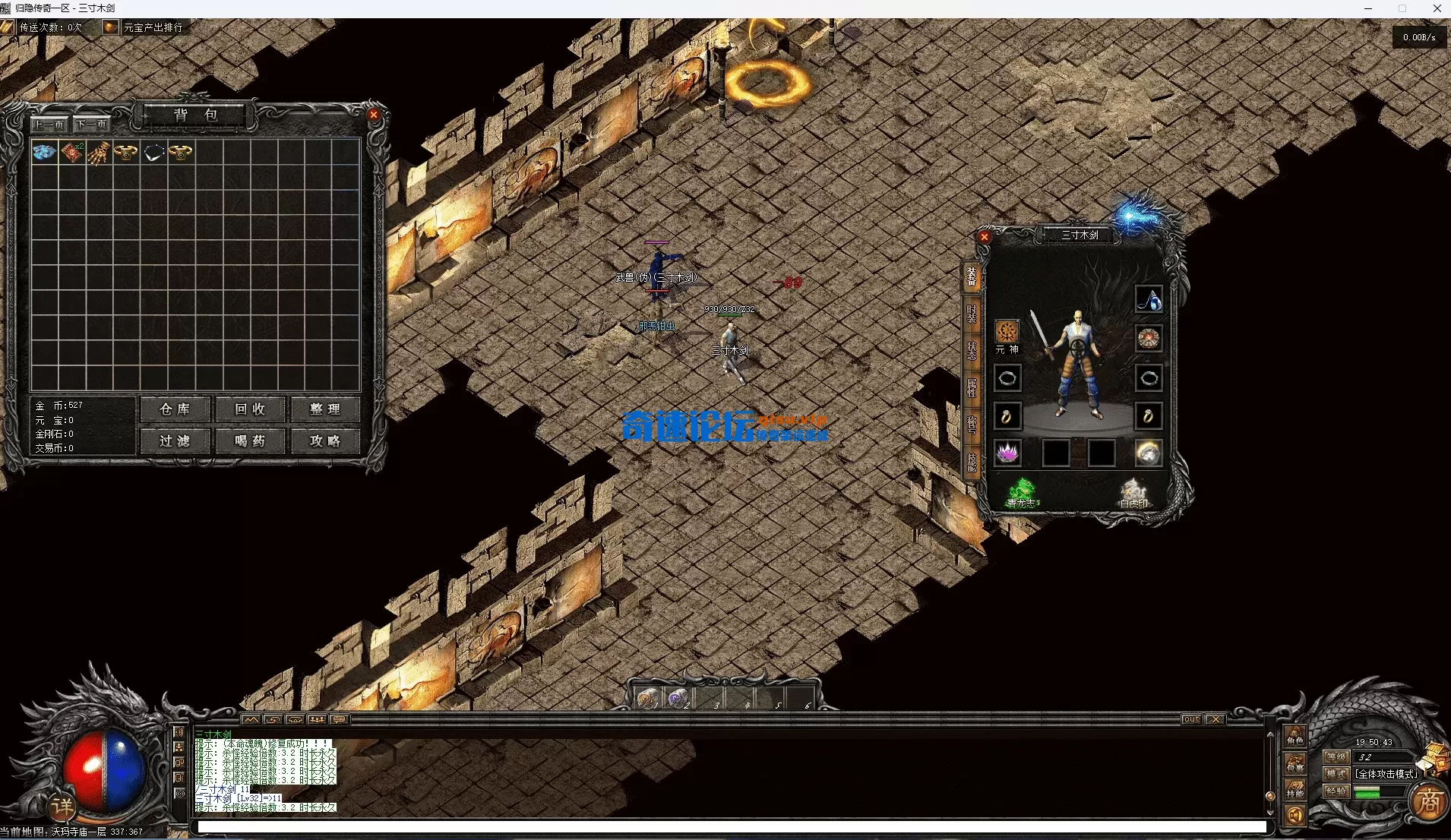Click the 元神 spirit icon

click(x=1007, y=332)
